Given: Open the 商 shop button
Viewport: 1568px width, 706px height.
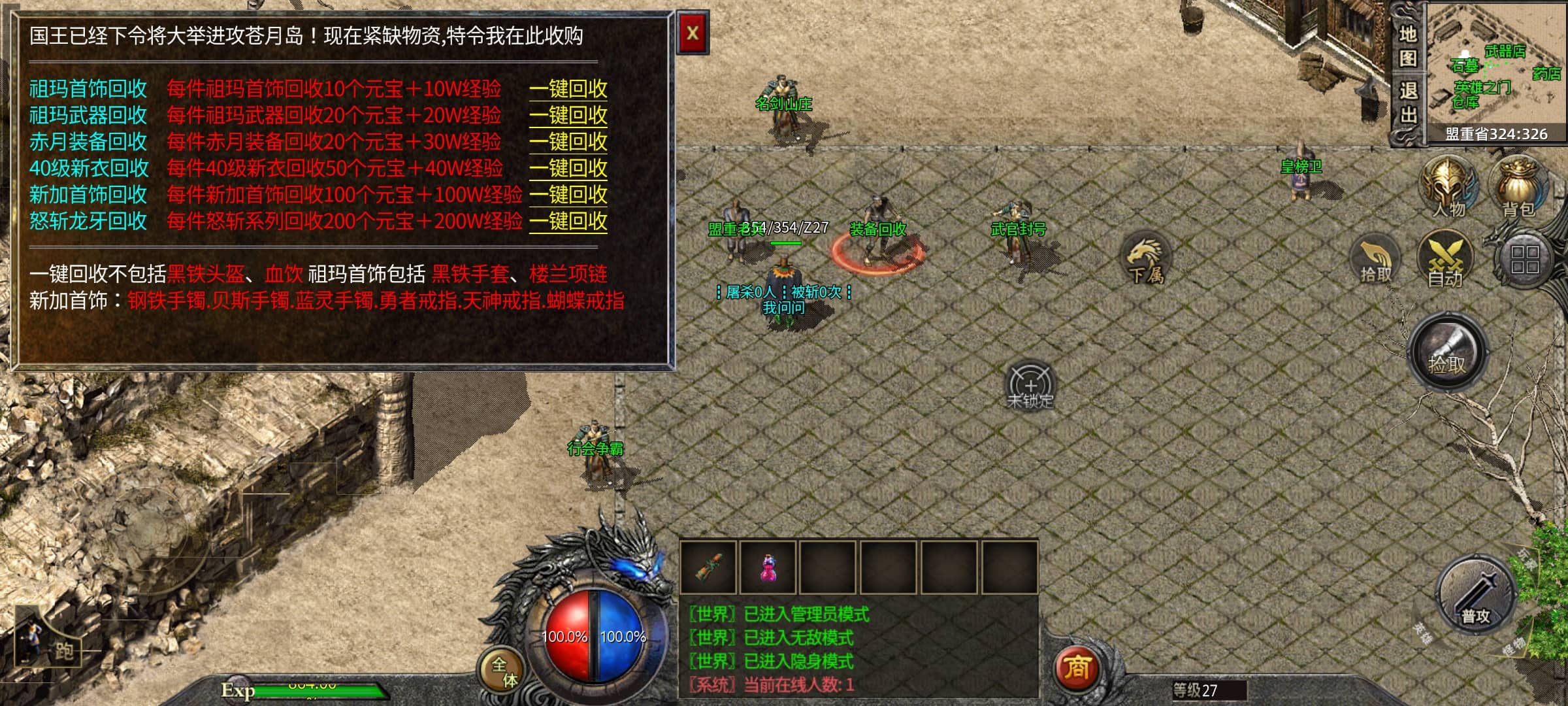Looking at the screenshot, I should click(1077, 669).
